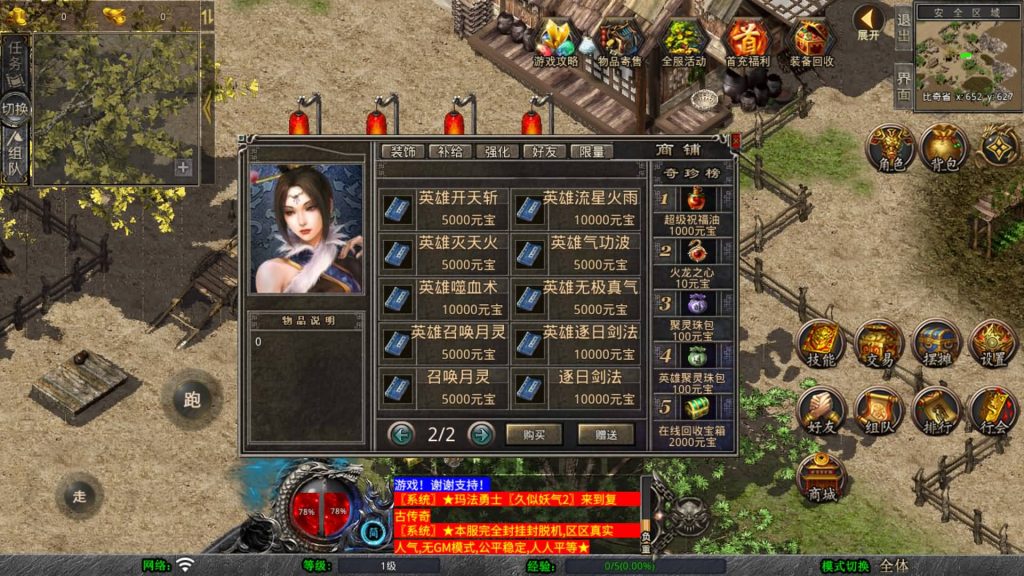Select the 限量 shop tab

(x=592, y=152)
